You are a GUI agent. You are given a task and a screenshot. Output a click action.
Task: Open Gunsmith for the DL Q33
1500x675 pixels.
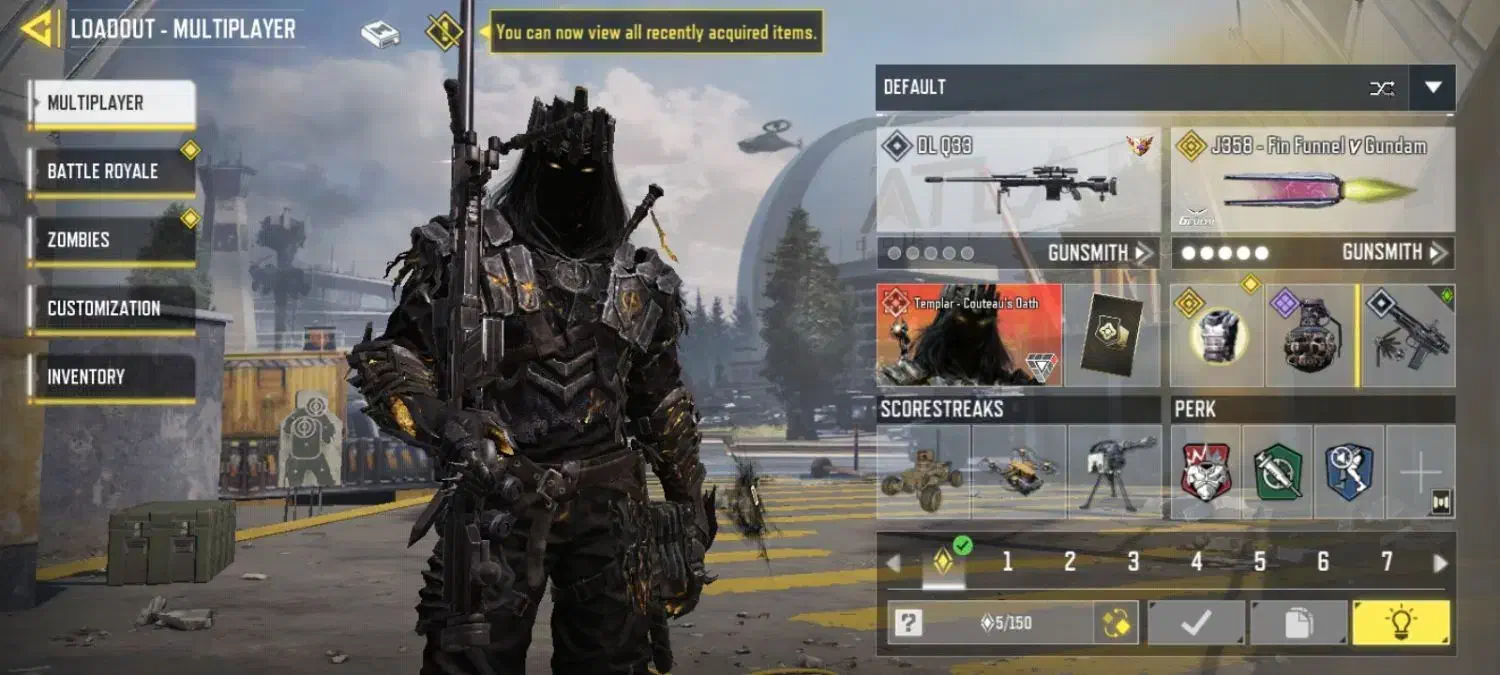pyautogui.click(x=1098, y=253)
